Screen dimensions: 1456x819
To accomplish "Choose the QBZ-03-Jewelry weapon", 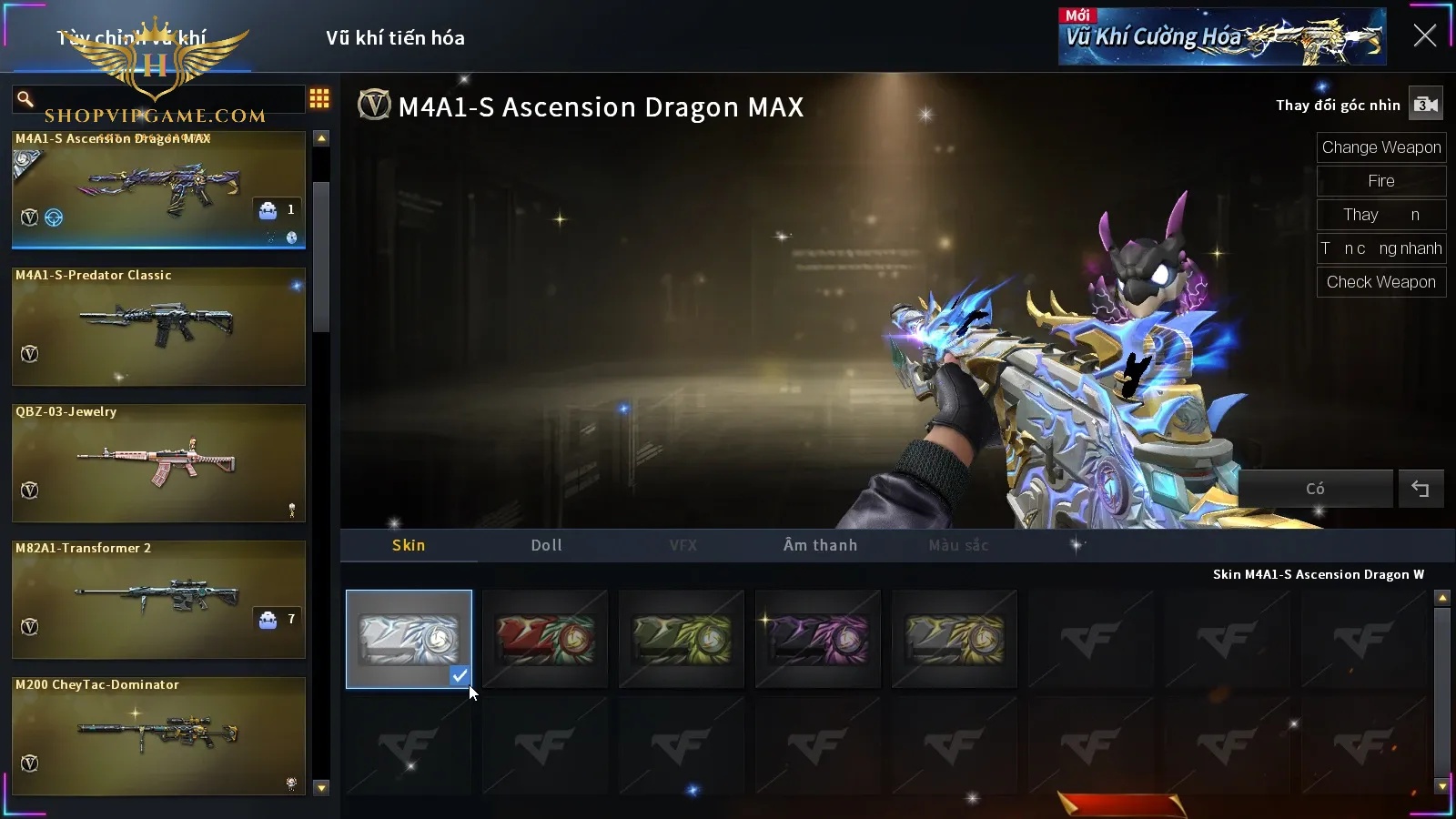I will pos(158,462).
